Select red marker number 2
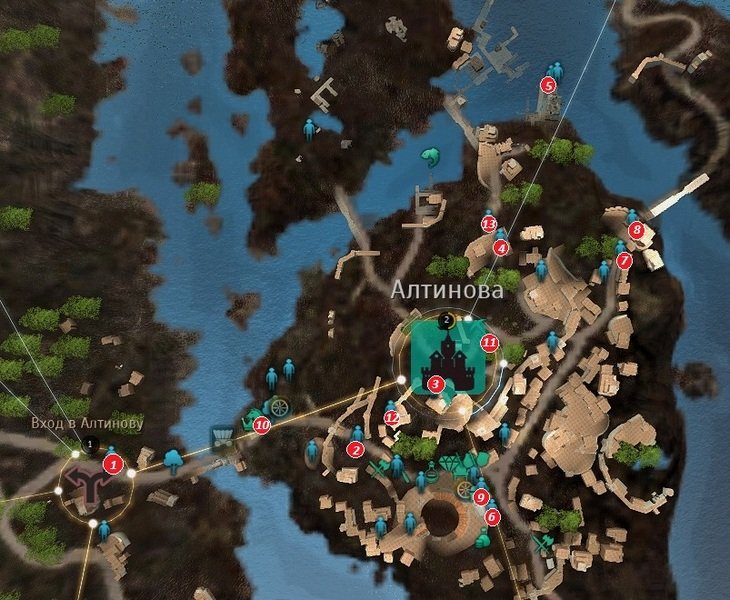730x600 pixels. (354, 450)
